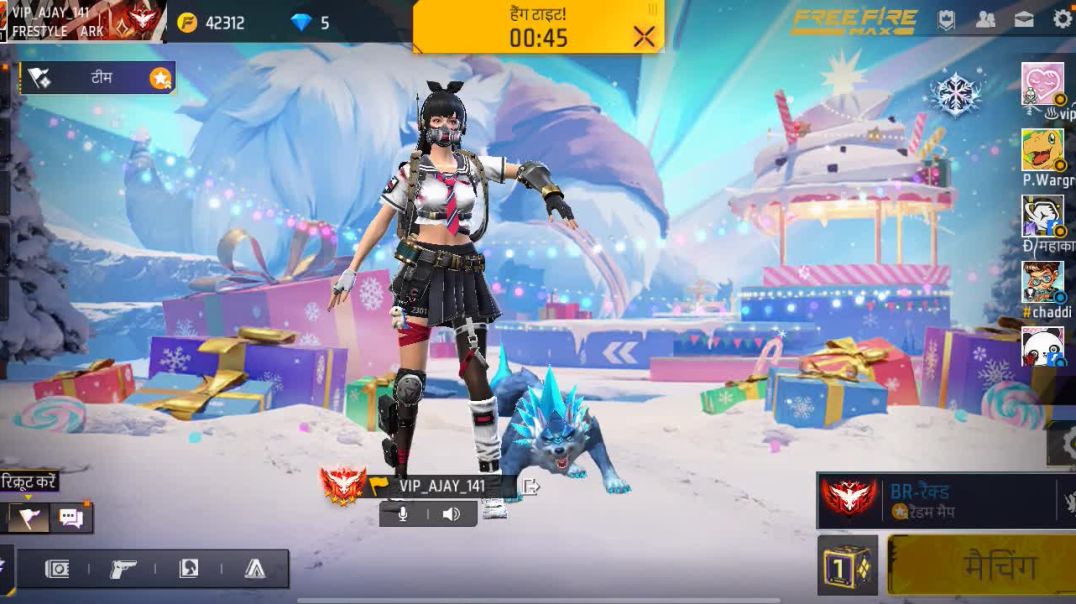Open the dice cube icon beside मैचिंग
The image size is (1076, 604).
[x=847, y=565]
